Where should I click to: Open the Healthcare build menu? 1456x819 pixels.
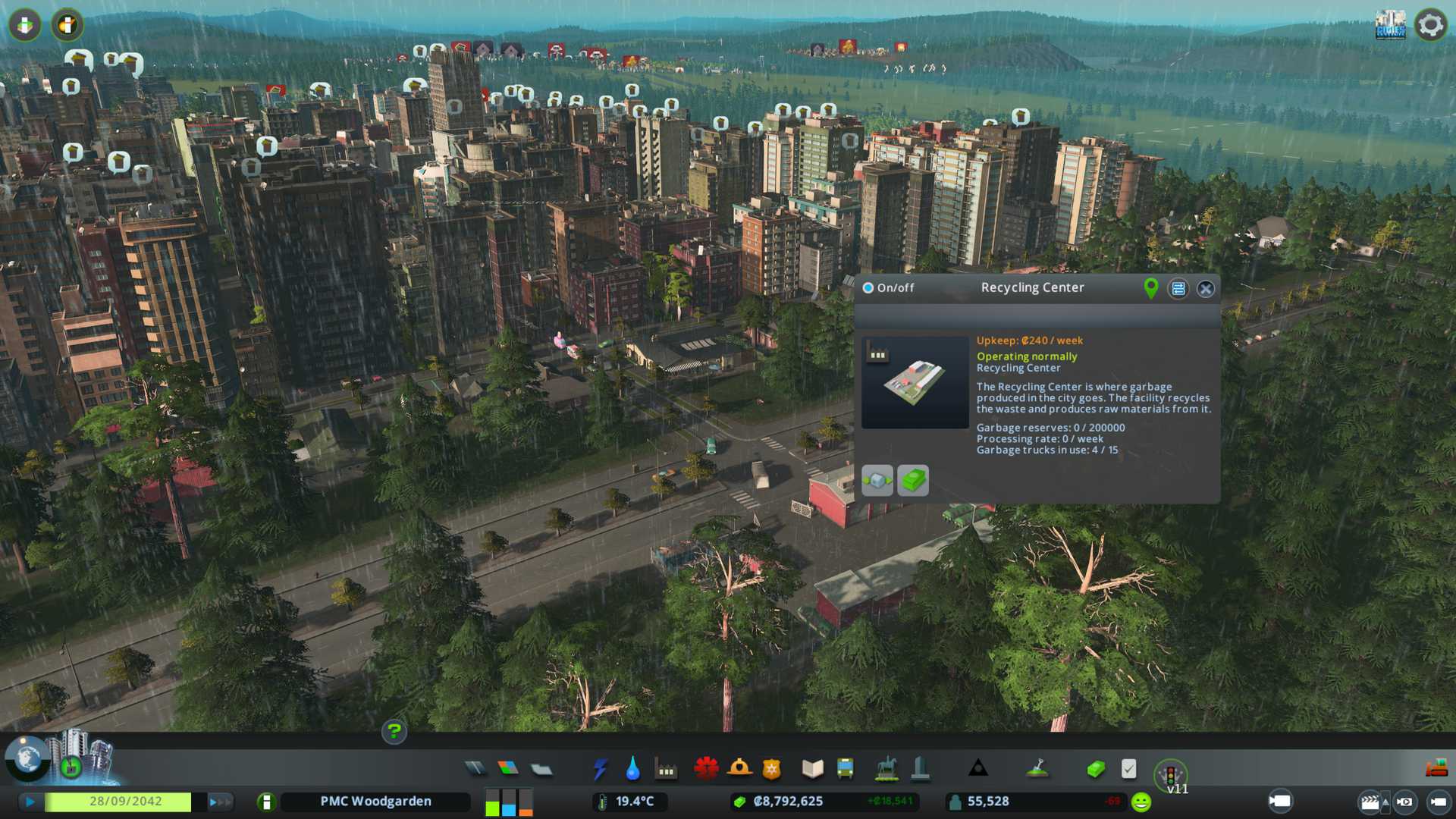click(x=706, y=769)
